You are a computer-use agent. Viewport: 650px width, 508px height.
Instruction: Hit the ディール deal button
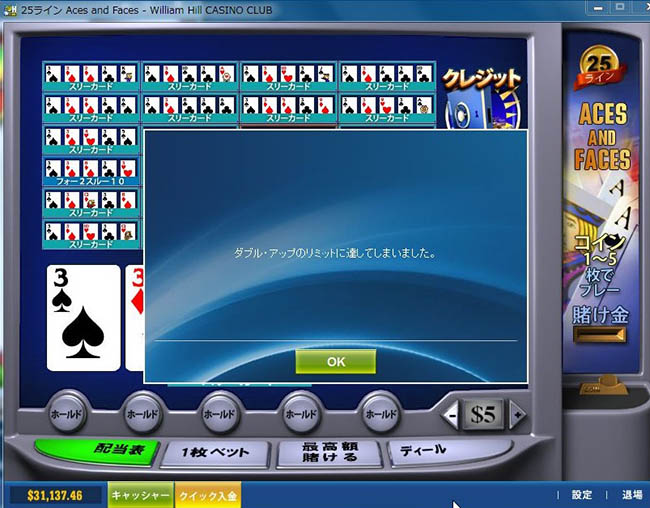pos(423,451)
